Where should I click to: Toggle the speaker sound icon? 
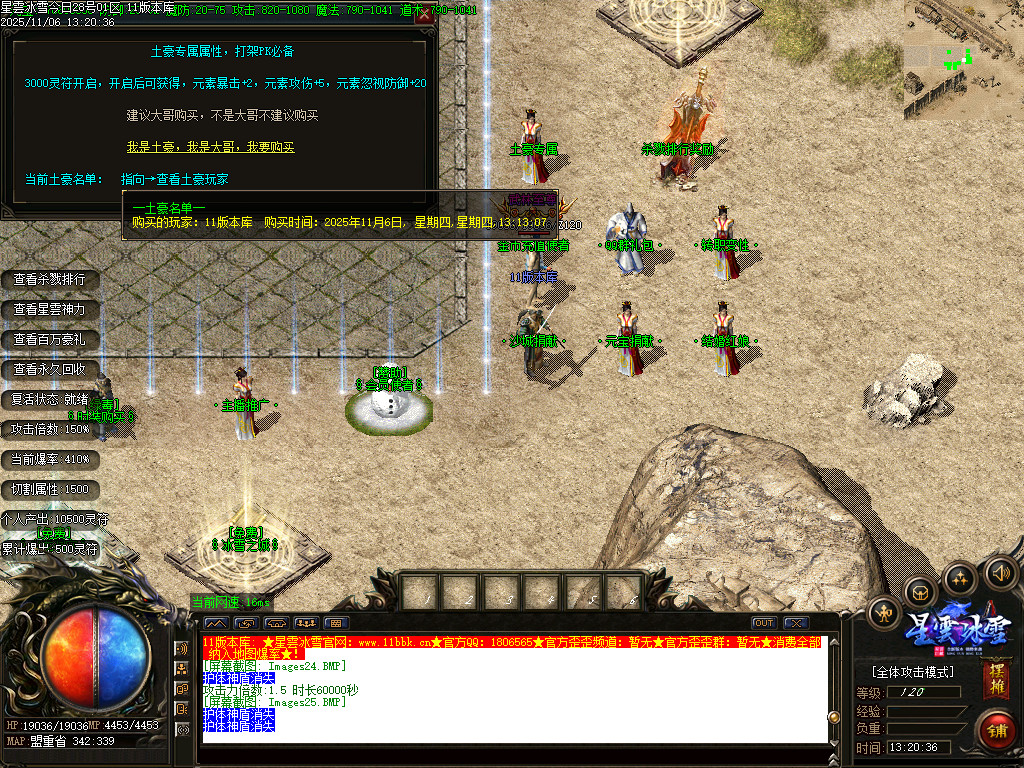click(x=1000, y=573)
